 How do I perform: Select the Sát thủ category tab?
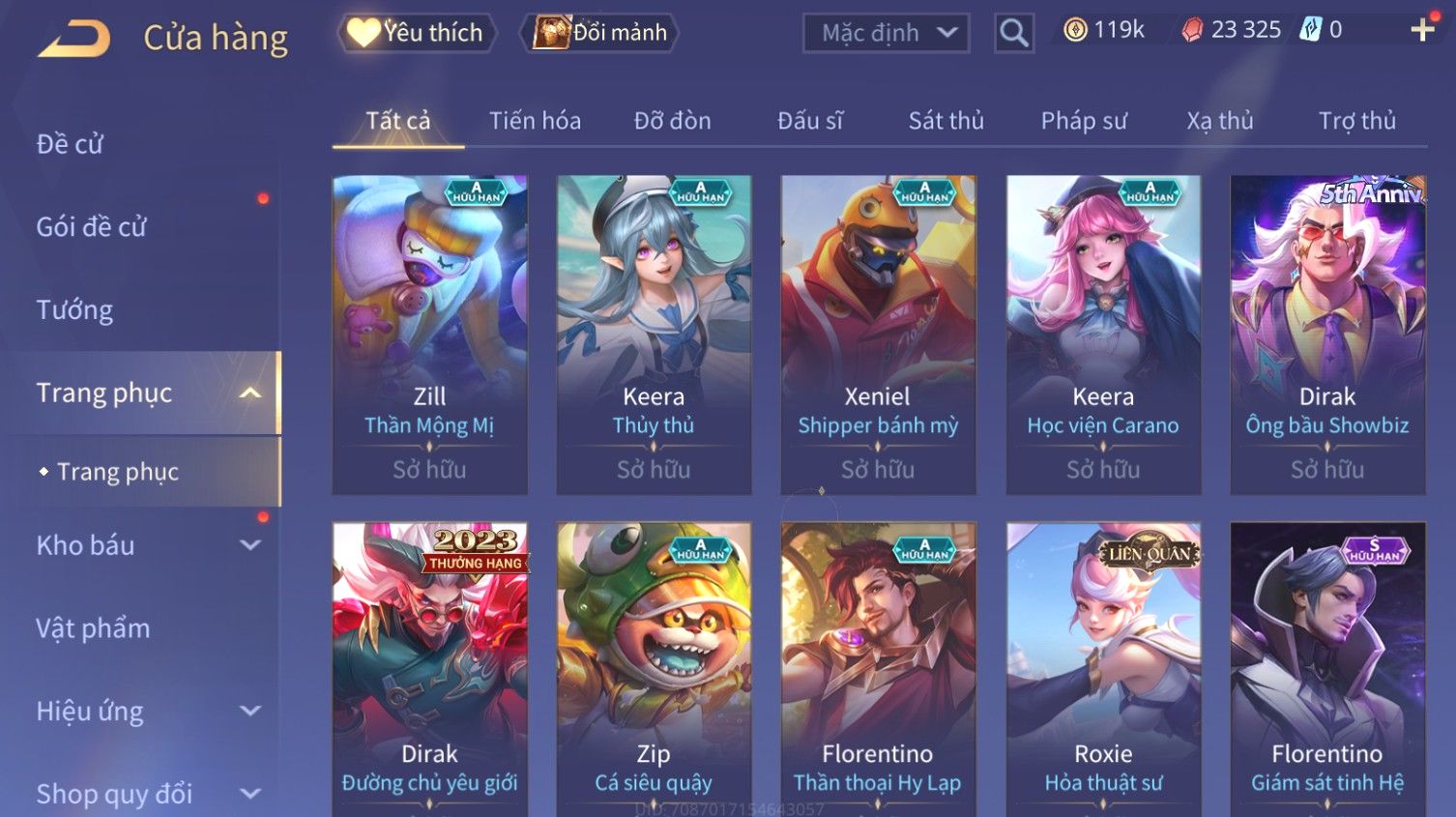coord(946,121)
